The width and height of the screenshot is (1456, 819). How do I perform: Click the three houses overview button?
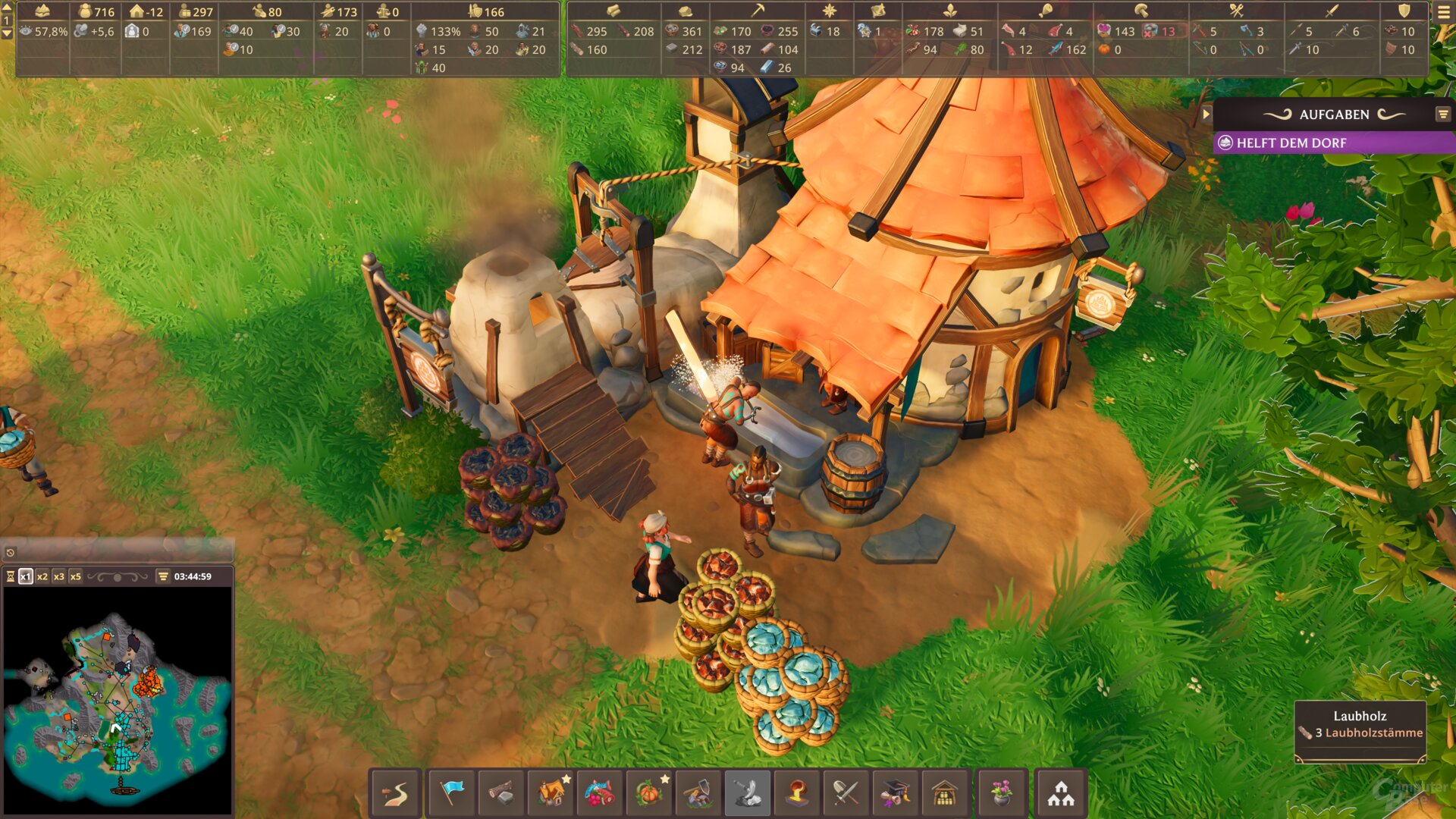click(x=1061, y=793)
